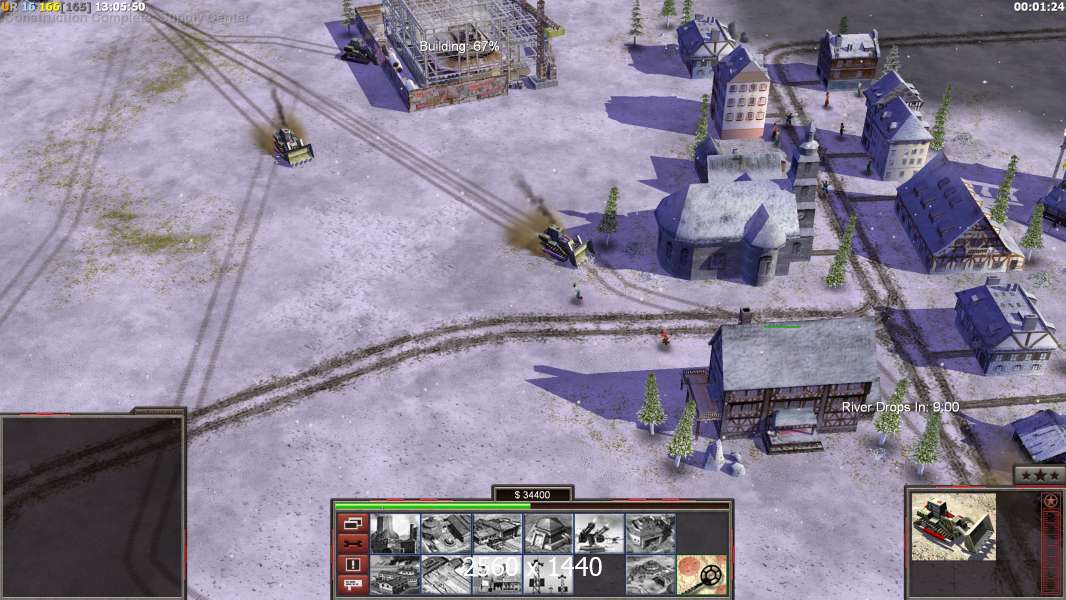This screenshot has height=600, width=1066.
Task: Select the Bunker build icon
Action: (548, 533)
